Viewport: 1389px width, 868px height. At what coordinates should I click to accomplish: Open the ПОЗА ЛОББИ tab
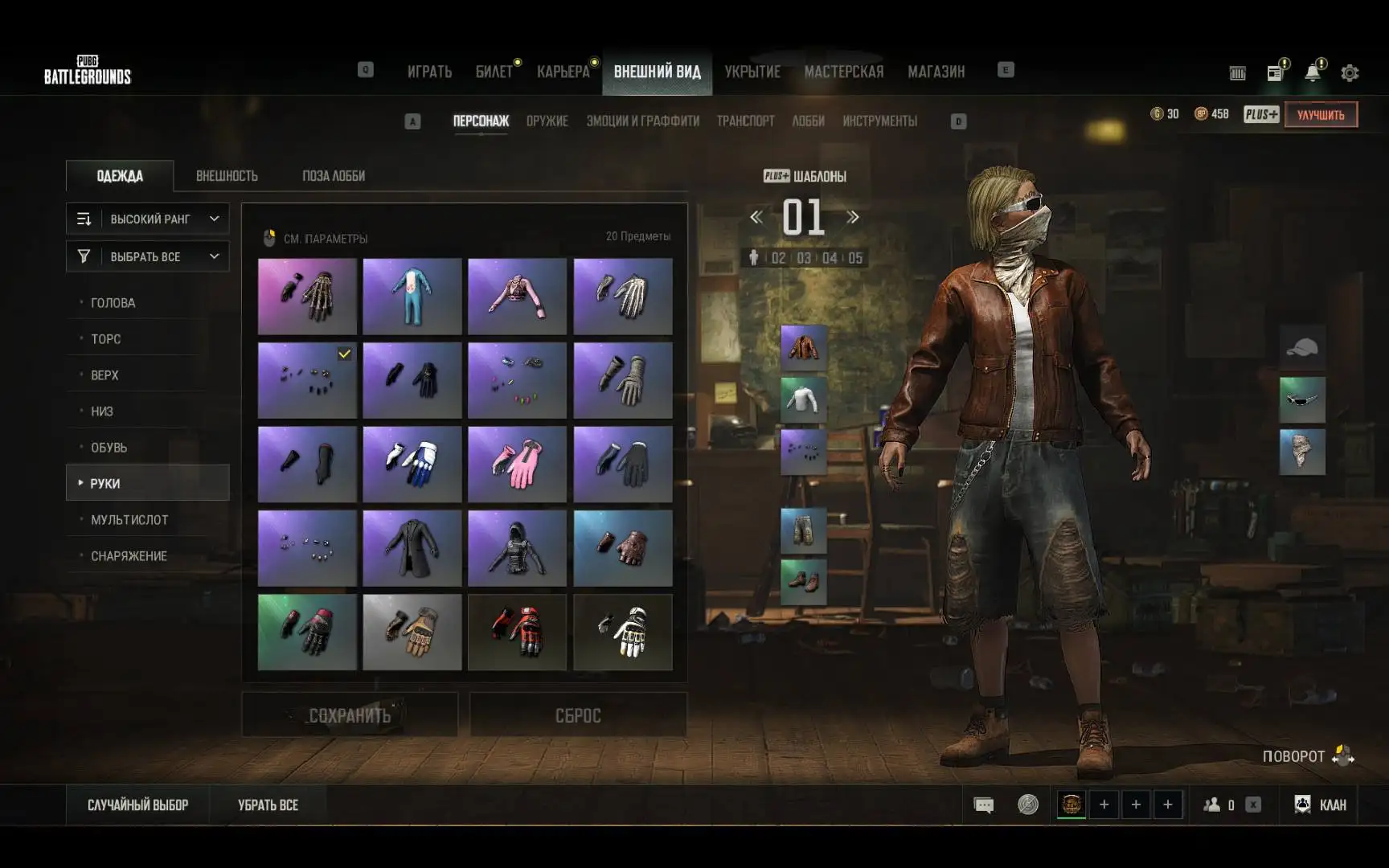(334, 176)
